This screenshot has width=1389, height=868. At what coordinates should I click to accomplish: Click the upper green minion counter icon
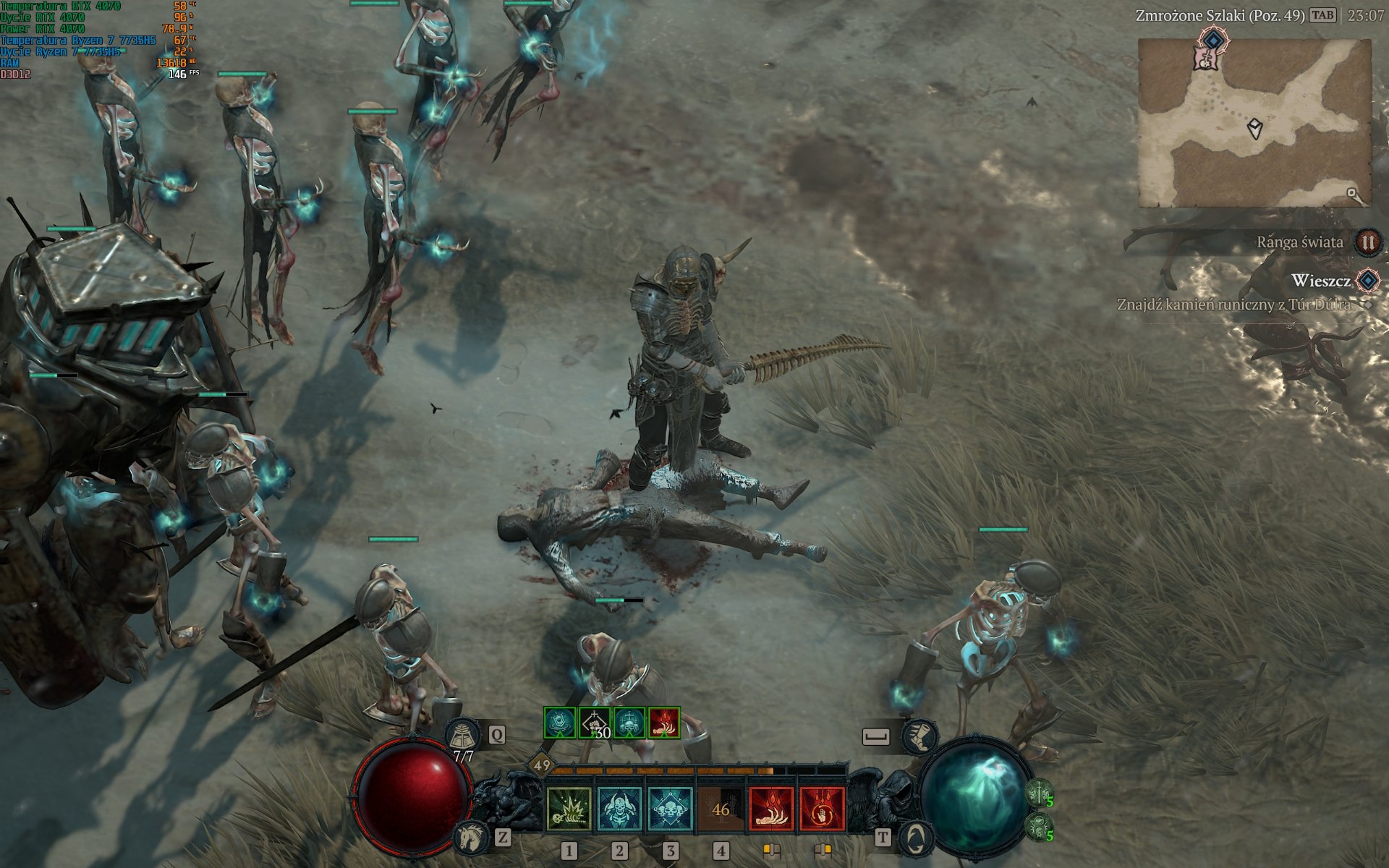[x=1040, y=793]
